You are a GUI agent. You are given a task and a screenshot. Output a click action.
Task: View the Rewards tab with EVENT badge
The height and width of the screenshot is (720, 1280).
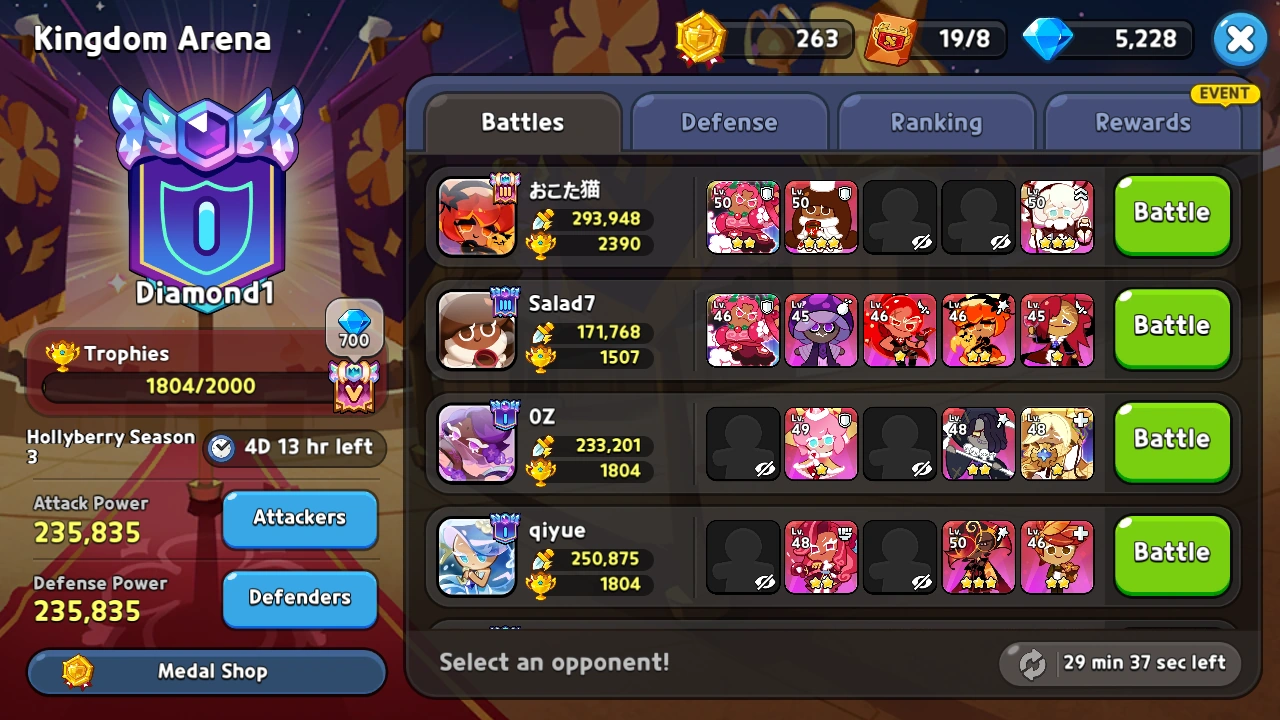(x=1145, y=122)
